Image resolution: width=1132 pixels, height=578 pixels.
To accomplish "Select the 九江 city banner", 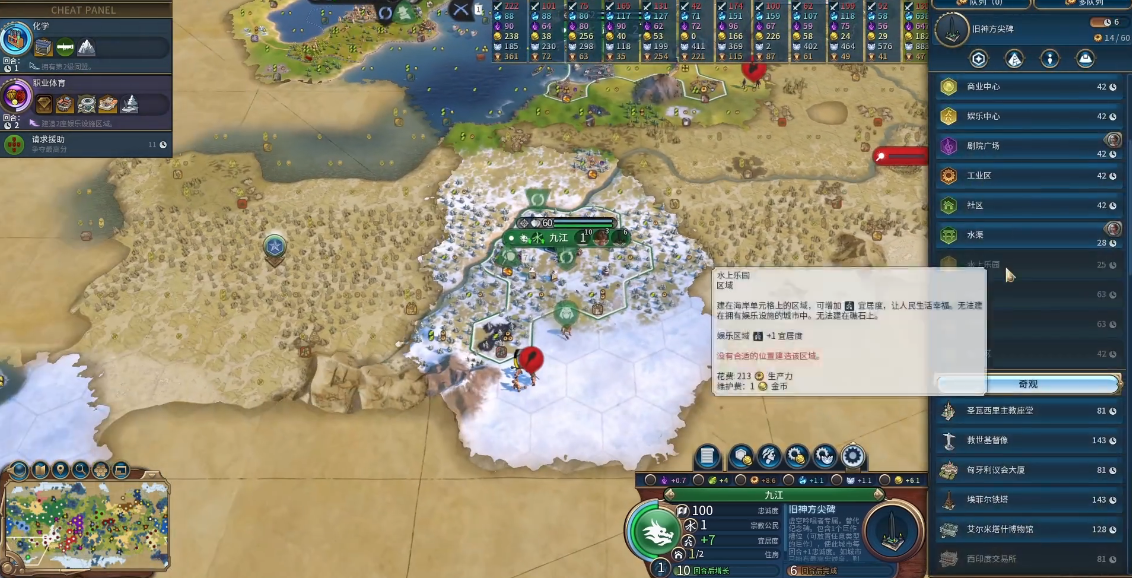I will click(557, 237).
